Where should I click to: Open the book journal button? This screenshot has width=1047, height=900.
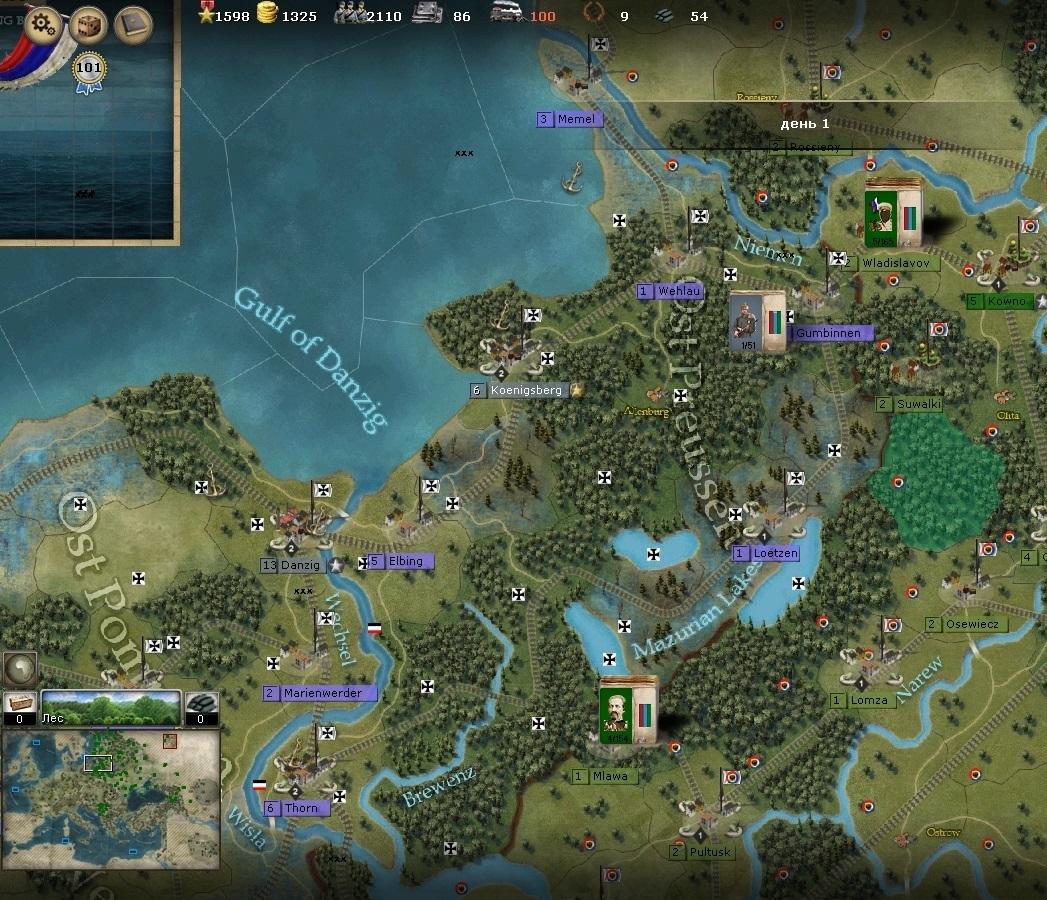coord(132,25)
